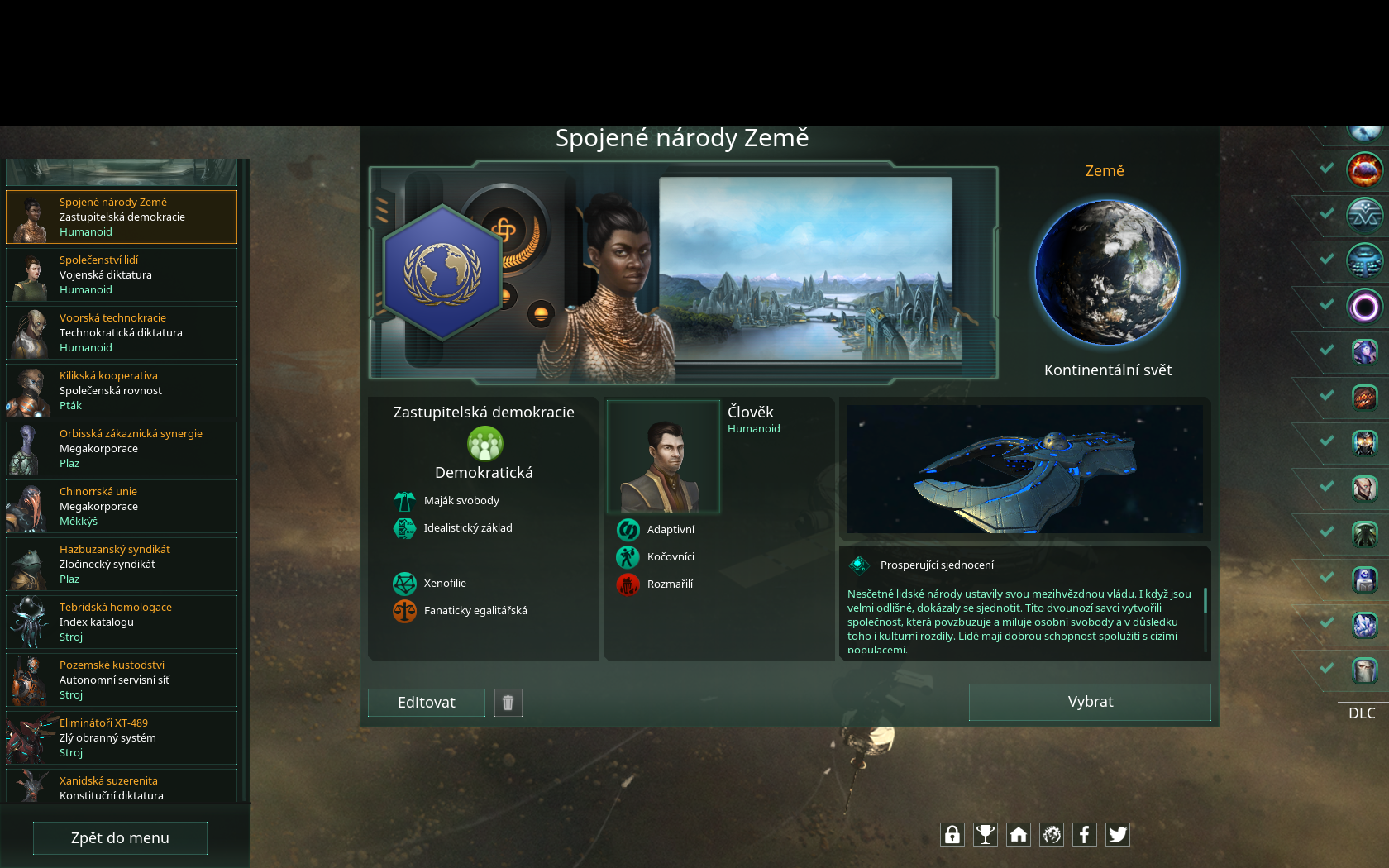Open the Facebook link icon
The height and width of the screenshot is (868, 1389).
pyautogui.click(x=1085, y=835)
